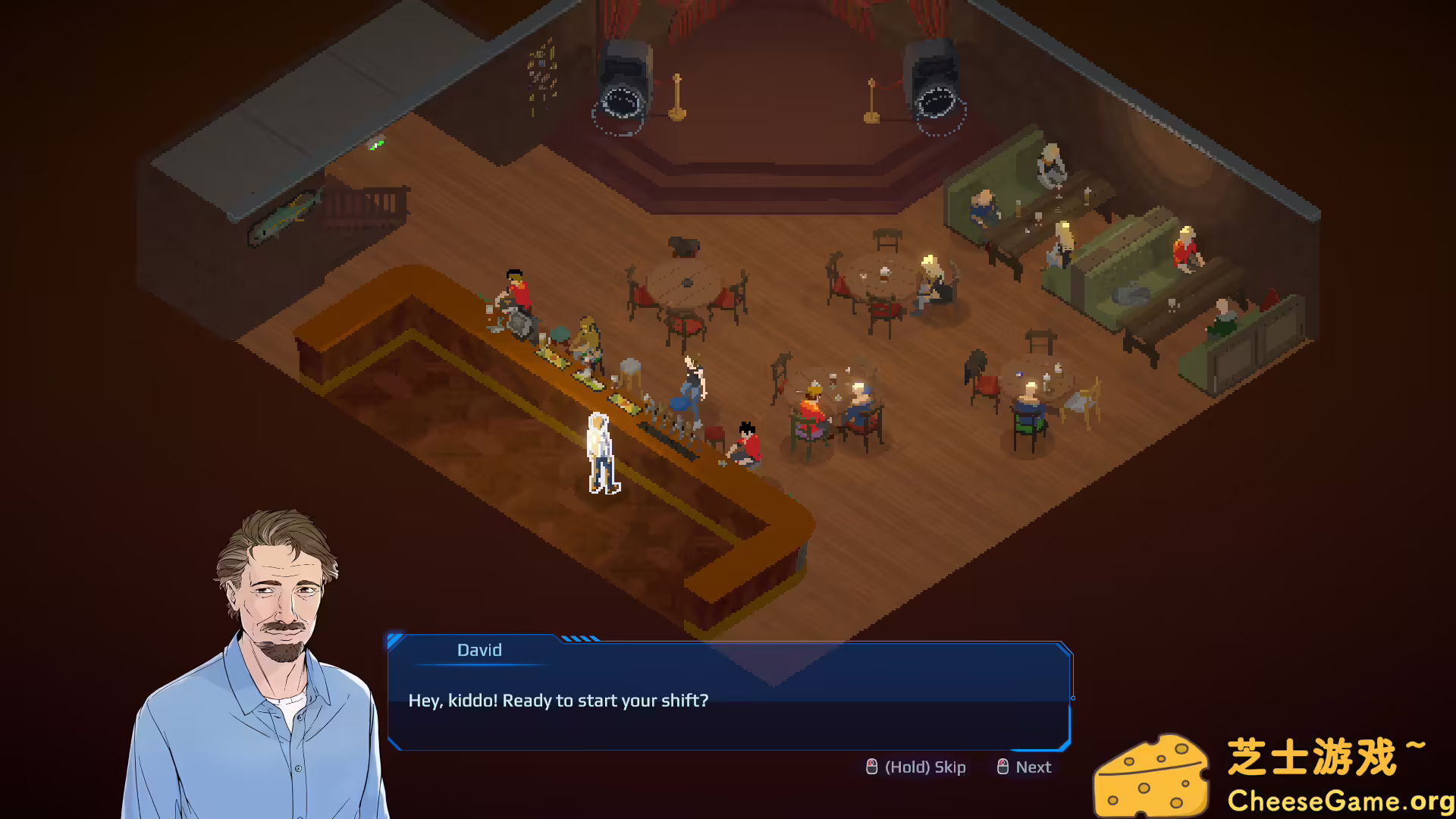
Task: Continue David's dialogue by clicking the text box
Action: click(x=728, y=701)
